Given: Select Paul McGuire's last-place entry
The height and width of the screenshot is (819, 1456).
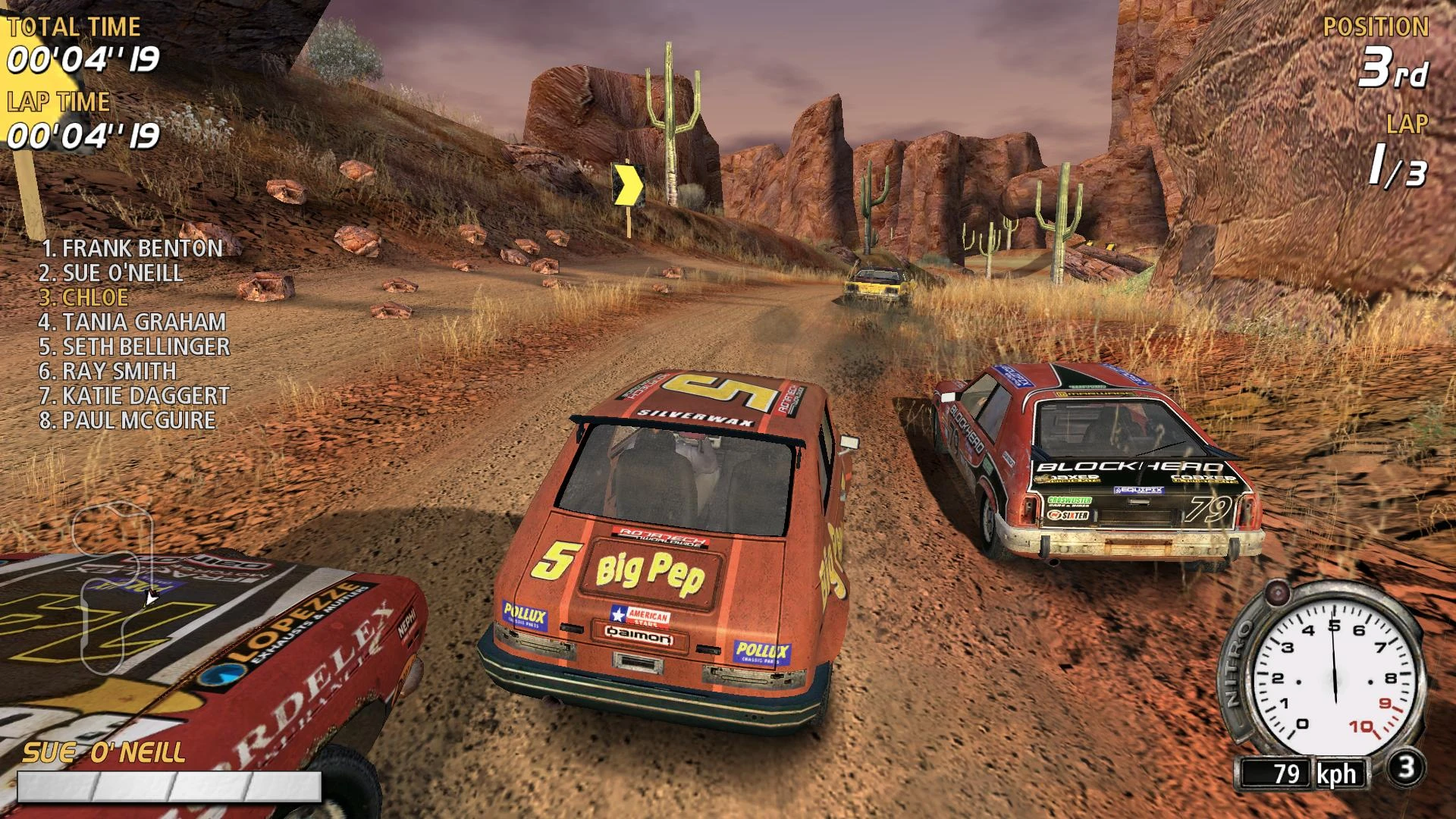Looking at the screenshot, I should click(x=127, y=420).
